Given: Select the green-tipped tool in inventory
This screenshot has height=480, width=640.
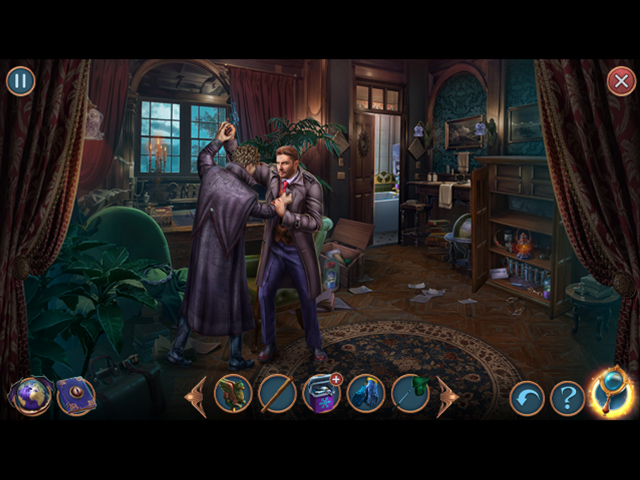Looking at the screenshot, I should click(x=409, y=394).
